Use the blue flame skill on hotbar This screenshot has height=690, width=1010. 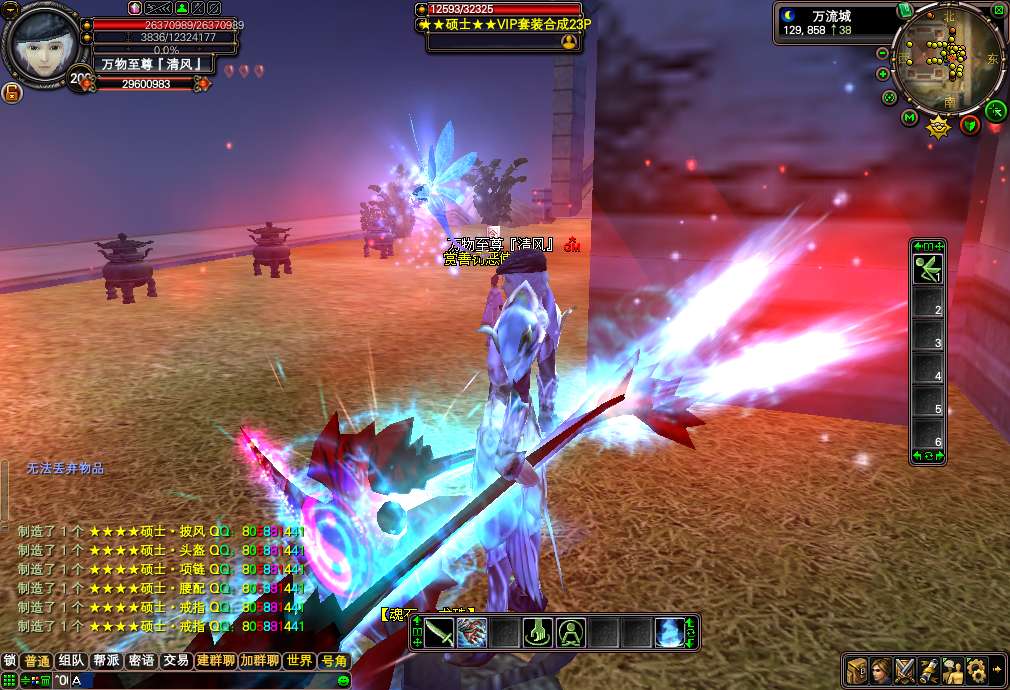coord(670,632)
